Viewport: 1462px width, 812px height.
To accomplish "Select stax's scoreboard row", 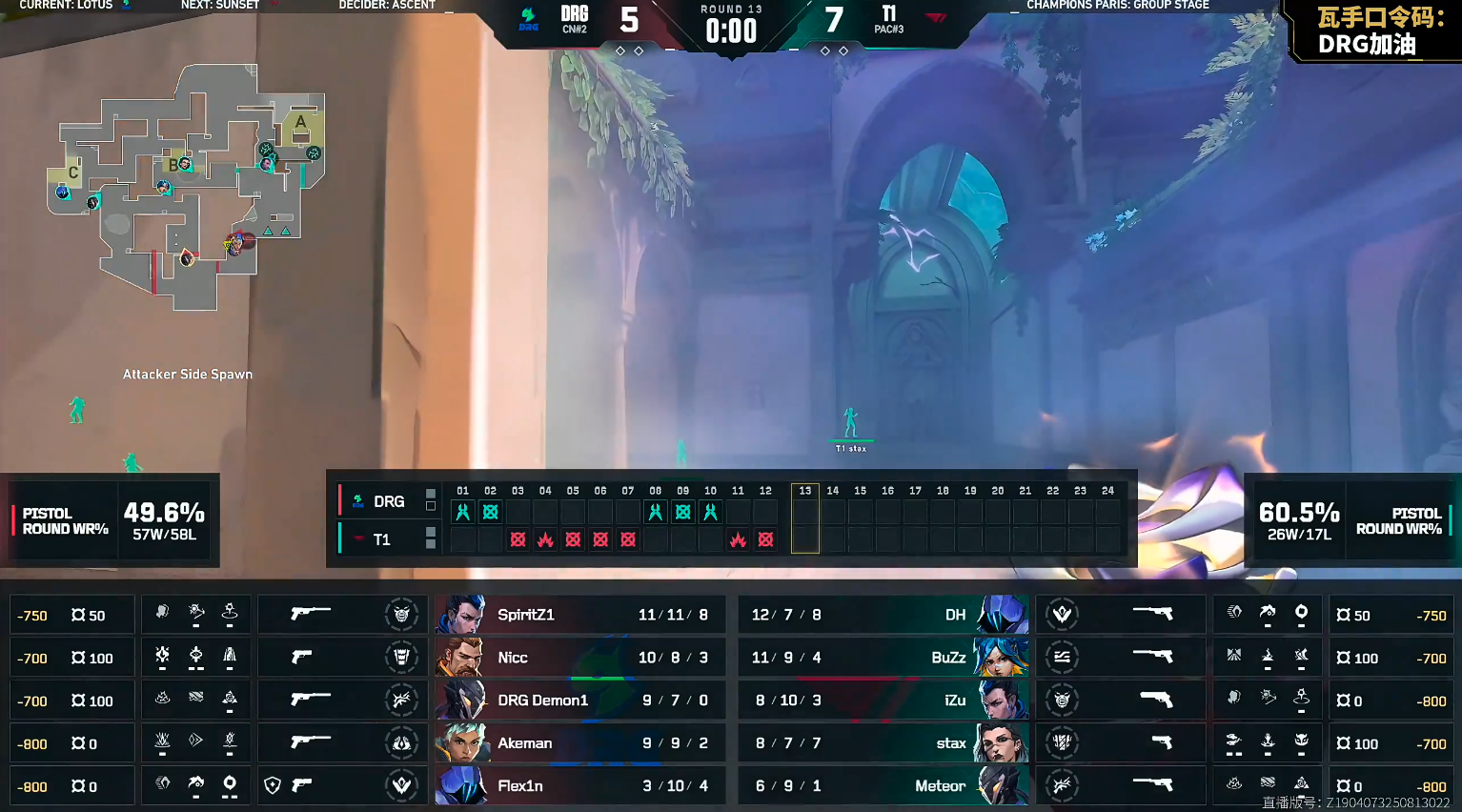I will click(883, 743).
